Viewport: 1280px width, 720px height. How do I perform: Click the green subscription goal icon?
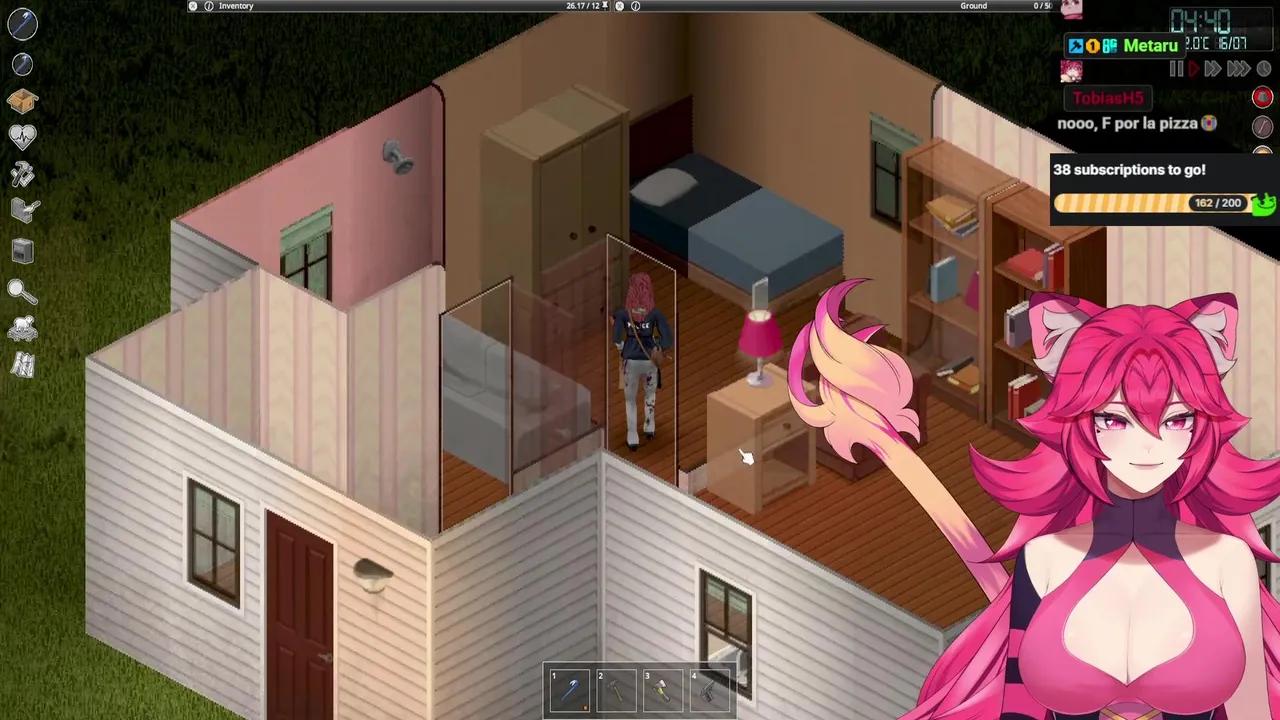click(x=1263, y=203)
